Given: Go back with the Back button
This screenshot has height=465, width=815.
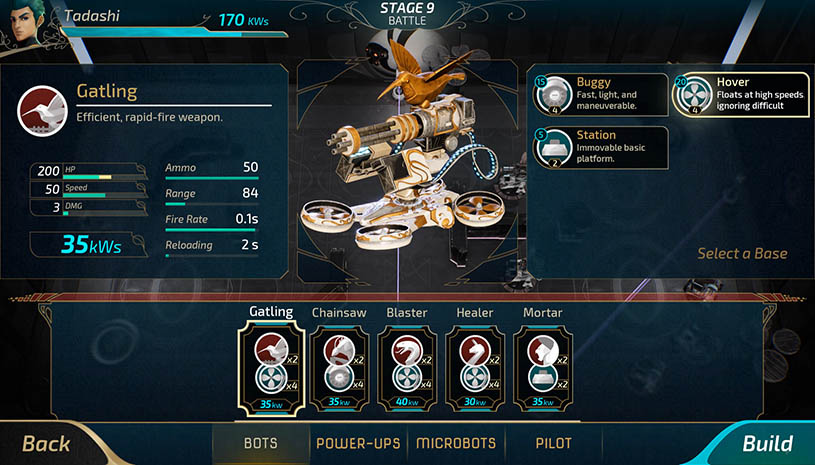Looking at the screenshot, I should [x=47, y=443].
